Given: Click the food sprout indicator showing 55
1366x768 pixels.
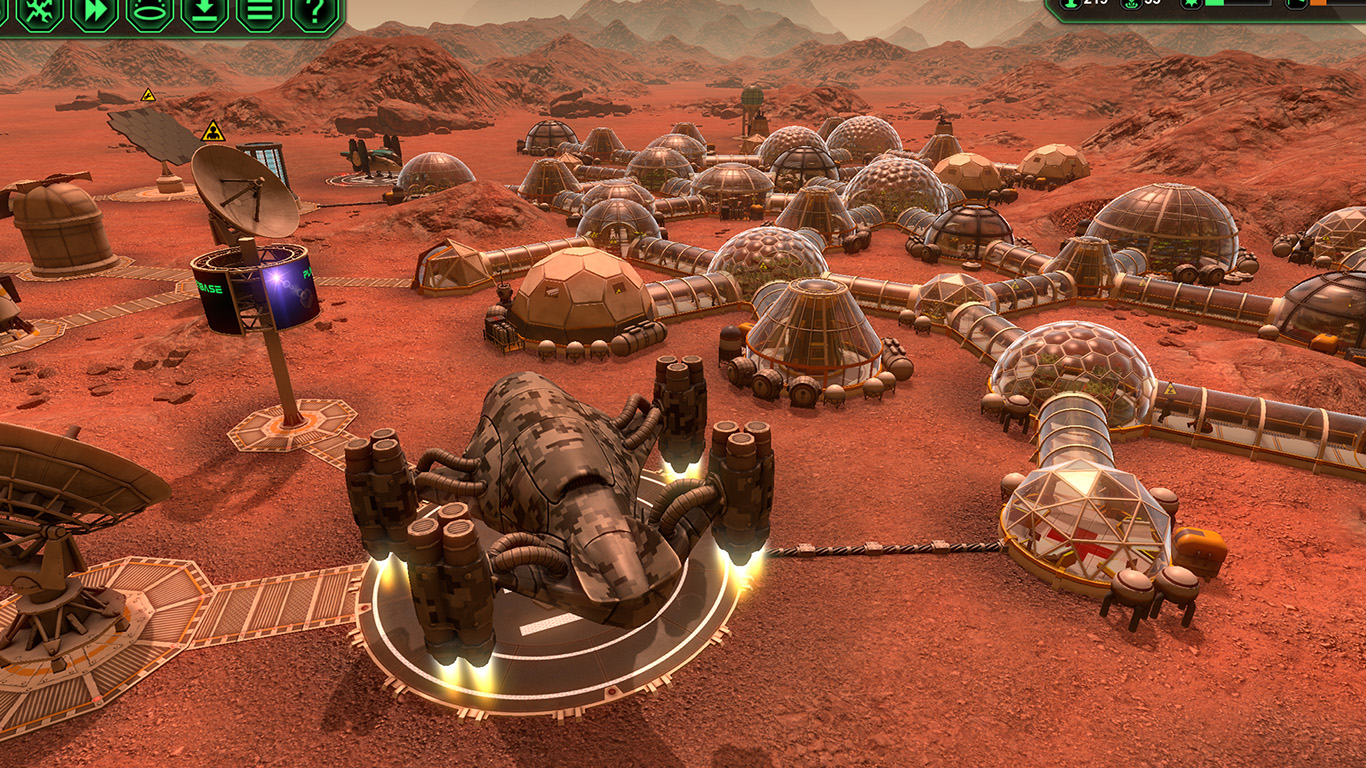Looking at the screenshot, I should pyautogui.click(x=1152, y=5).
